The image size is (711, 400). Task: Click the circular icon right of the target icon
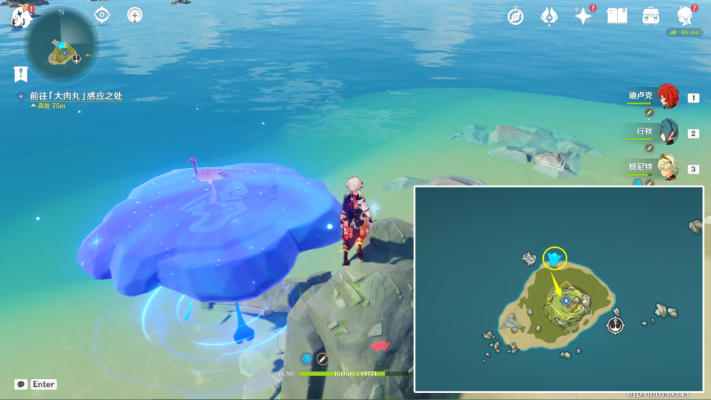tap(135, 15)
